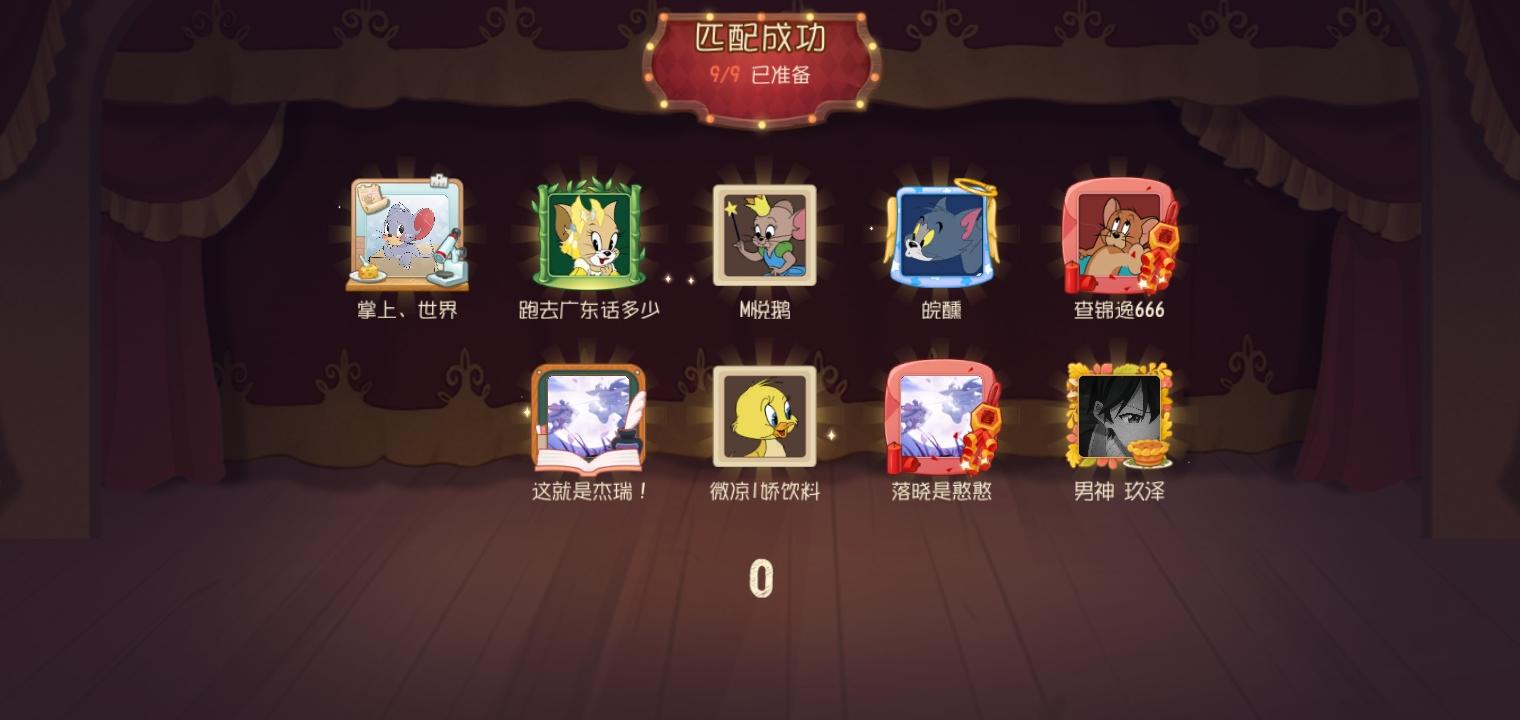Viewport: 1520px width, 720px height.
Task: Click 查锦逸666's Jerry firecracker avatar
Action: tap(1117, 234)
